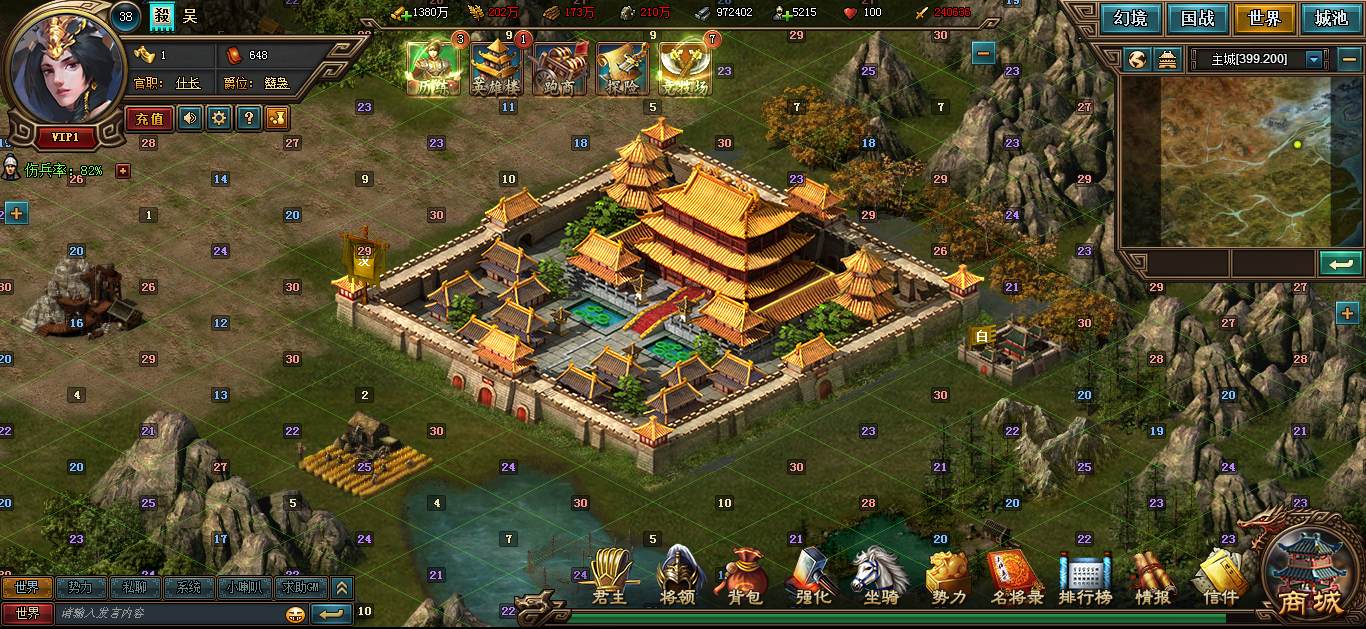Viewport: 1366px width, 629px height.
Task: Click the chat message input field
Action: click(x=170, y=613)
